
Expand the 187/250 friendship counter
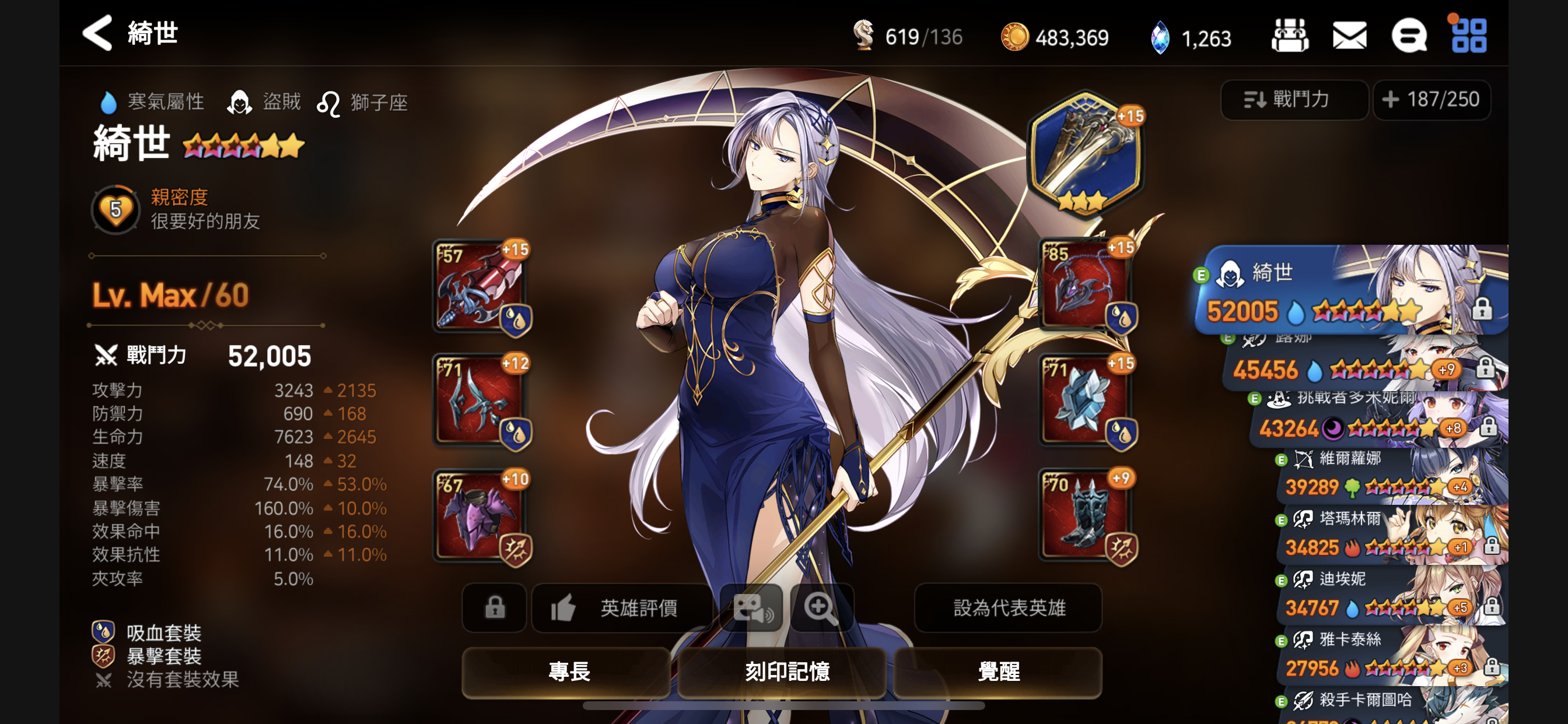click(x=1431, y=100)
